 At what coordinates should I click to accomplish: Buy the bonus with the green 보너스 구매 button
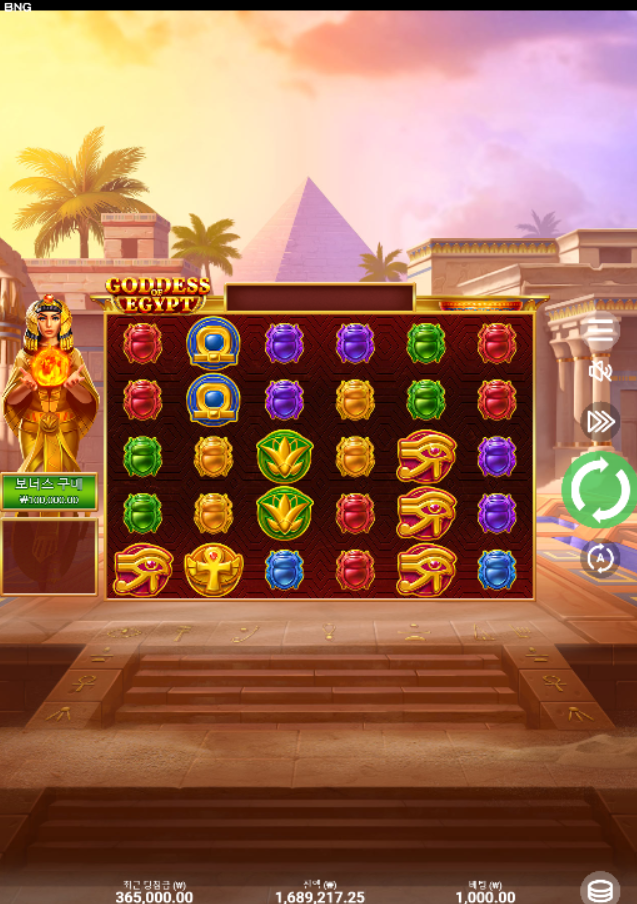point(49,491)
